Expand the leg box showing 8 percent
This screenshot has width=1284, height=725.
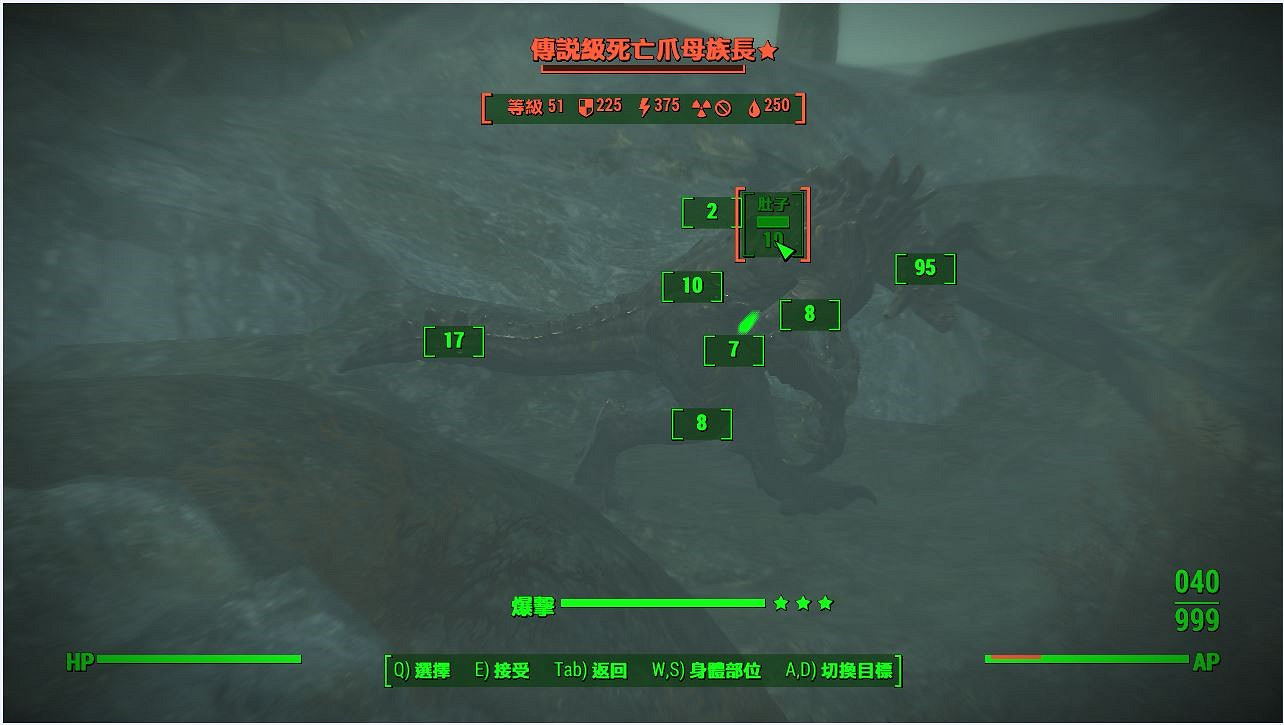tap(701, 422)
